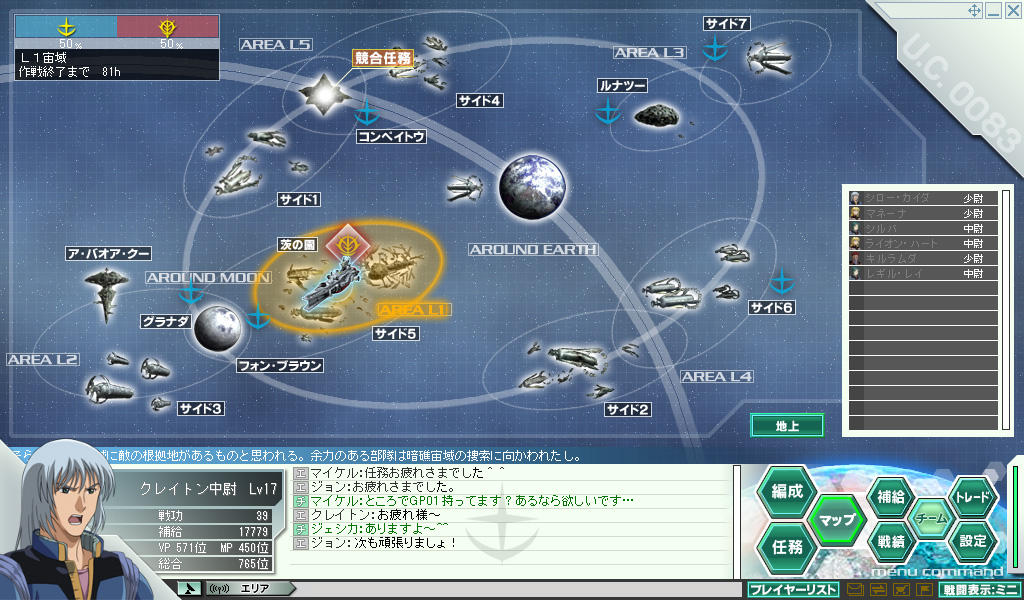Switch to the 地上 ground map

coord(787,426)
